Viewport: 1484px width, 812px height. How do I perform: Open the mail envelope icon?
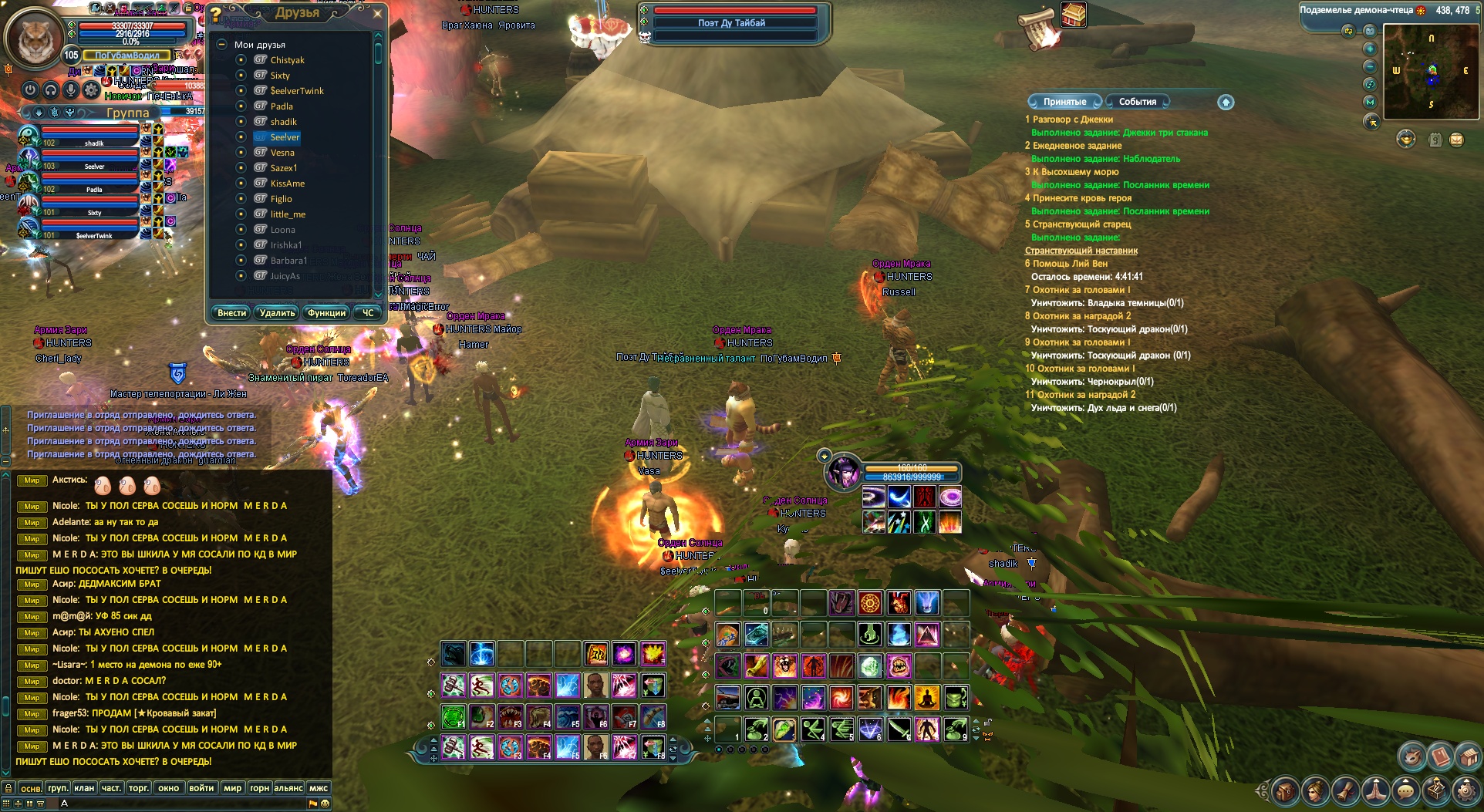click(x=1456, y=140)
